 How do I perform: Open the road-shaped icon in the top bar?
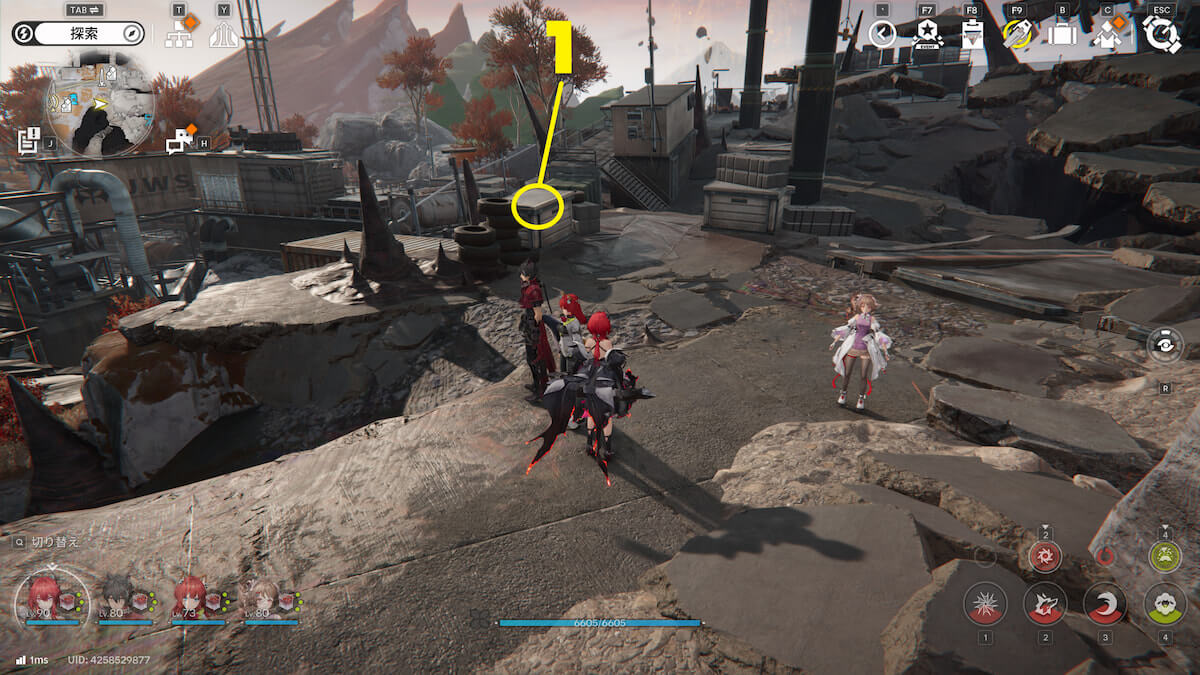tap(224, 34)
